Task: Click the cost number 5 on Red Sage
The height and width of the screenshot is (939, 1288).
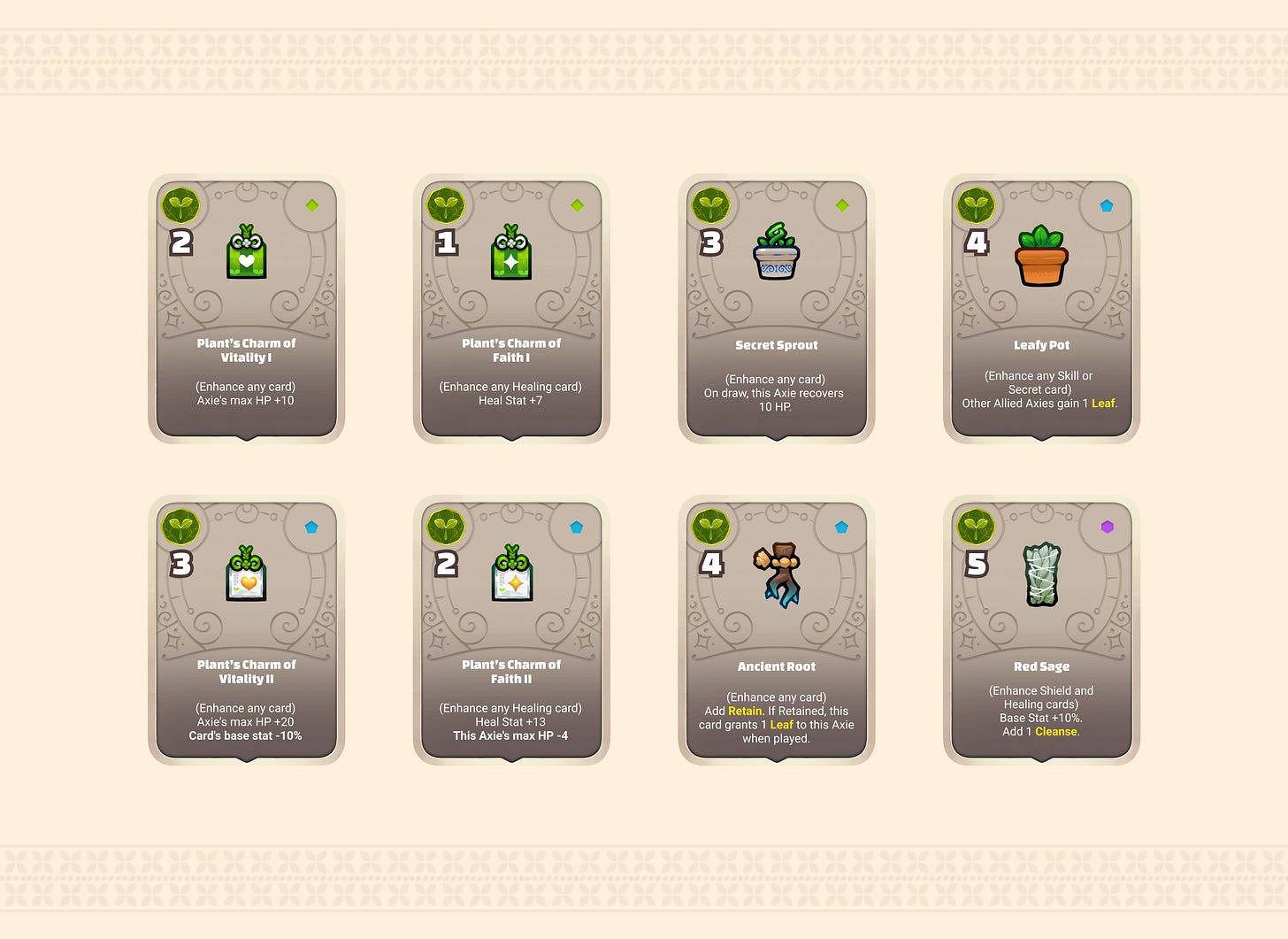Action: (x=976, y=563)
